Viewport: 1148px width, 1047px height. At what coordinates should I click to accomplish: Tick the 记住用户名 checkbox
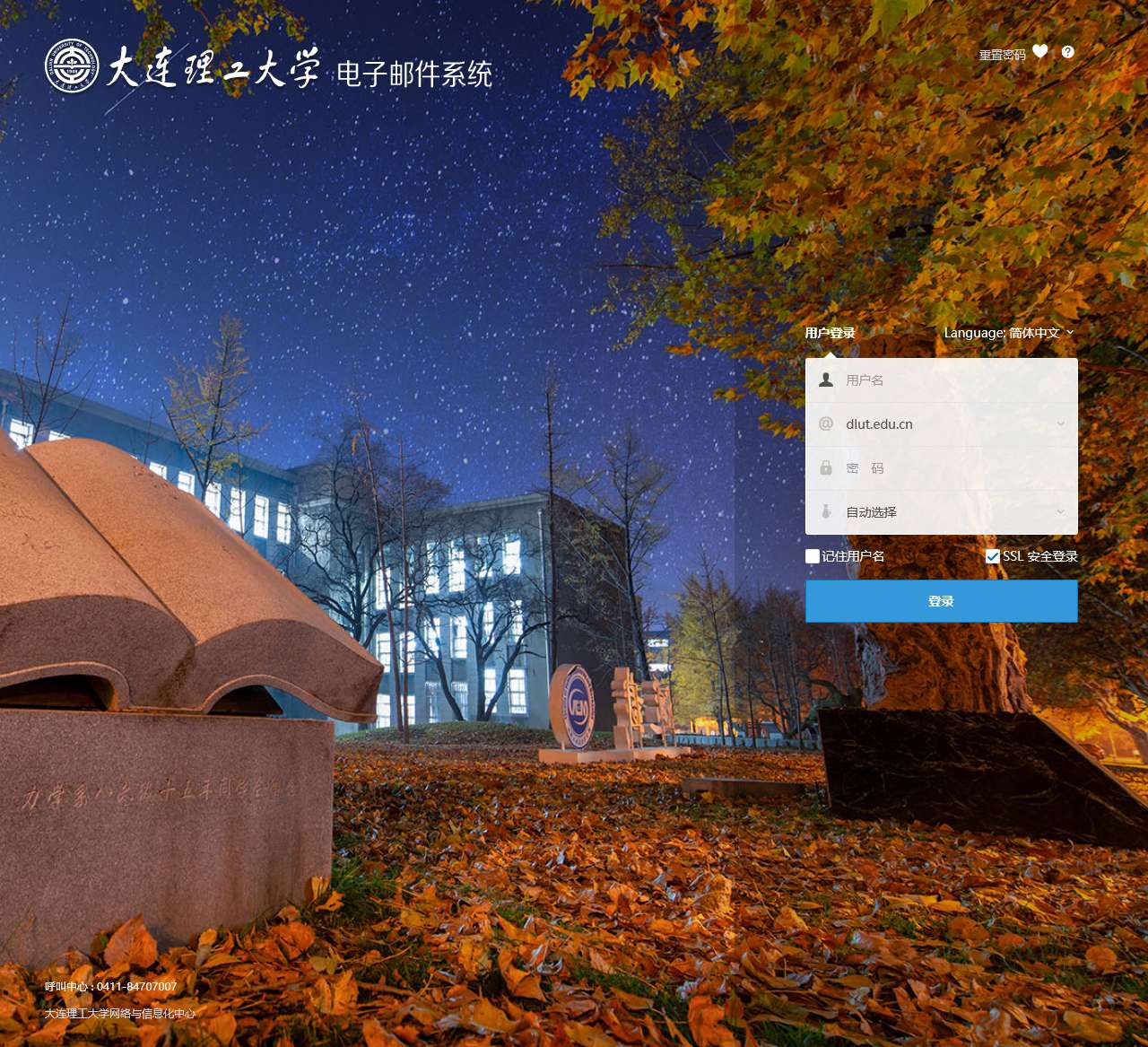pyautogui.click(x=813, y=556)
